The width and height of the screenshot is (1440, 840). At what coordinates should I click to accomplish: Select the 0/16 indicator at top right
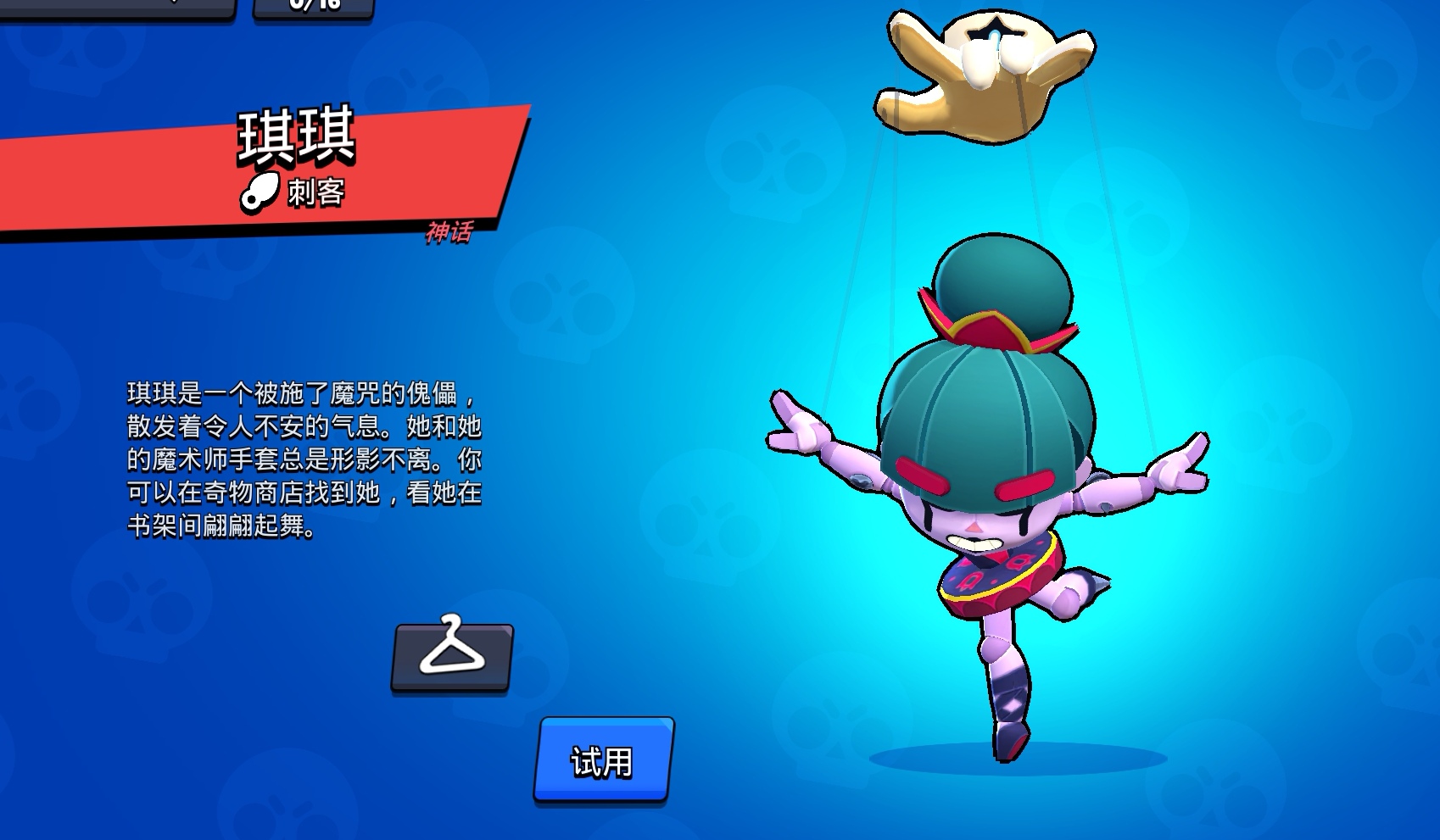[316, 7]
